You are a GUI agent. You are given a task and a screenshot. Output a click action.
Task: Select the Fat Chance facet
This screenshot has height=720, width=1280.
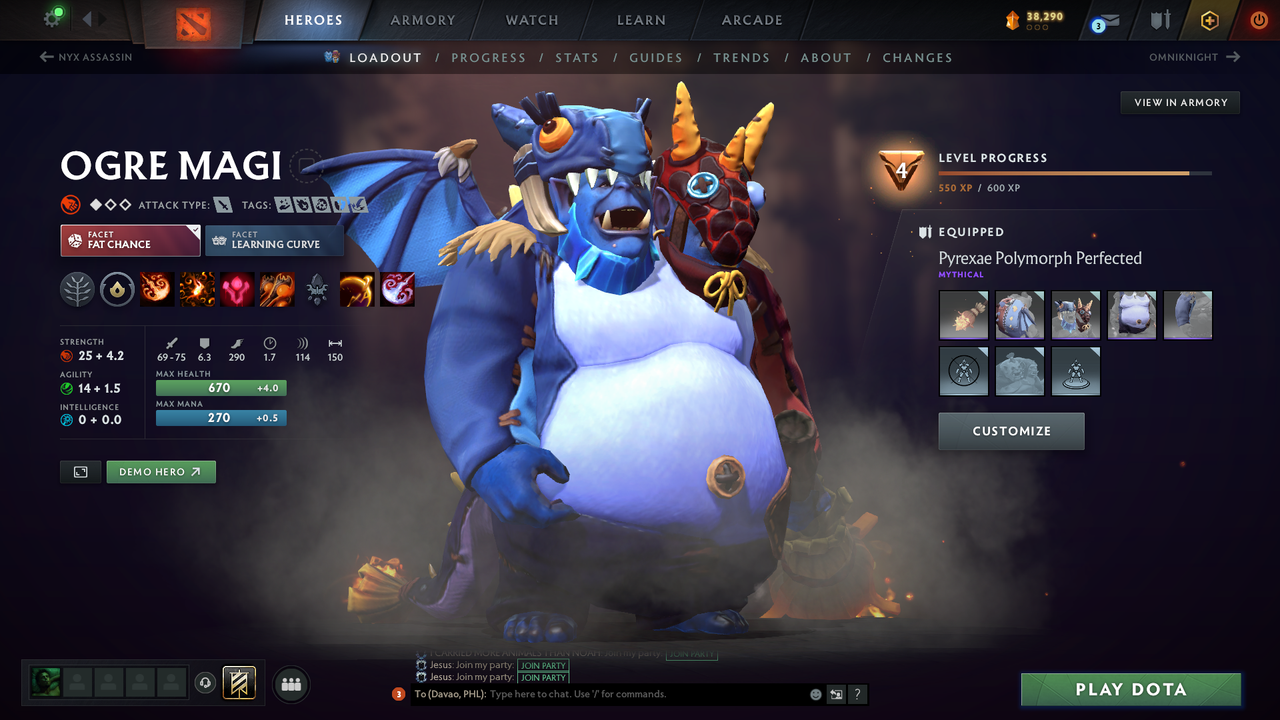pos(130,240)
